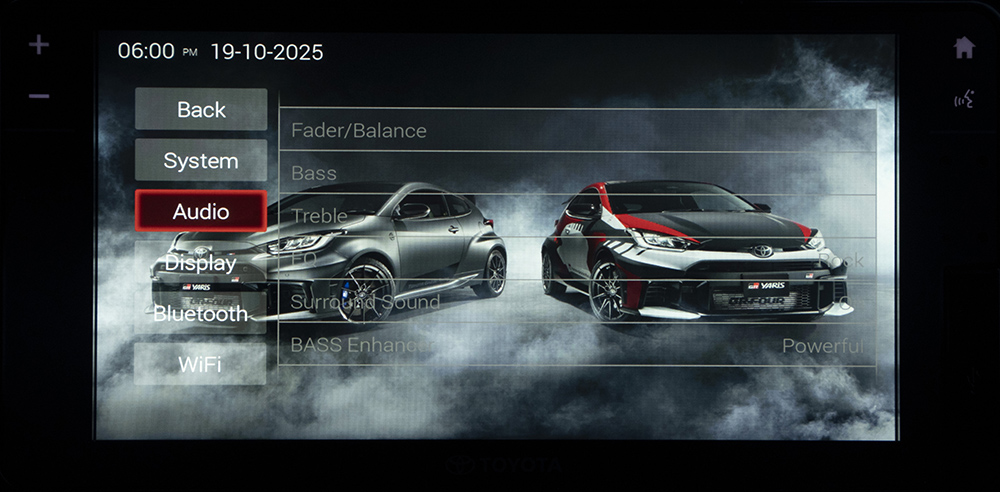This screenshot has height=492, width=1000.
Task: Tap the plus volume-up button
Action: click(39, 46)
